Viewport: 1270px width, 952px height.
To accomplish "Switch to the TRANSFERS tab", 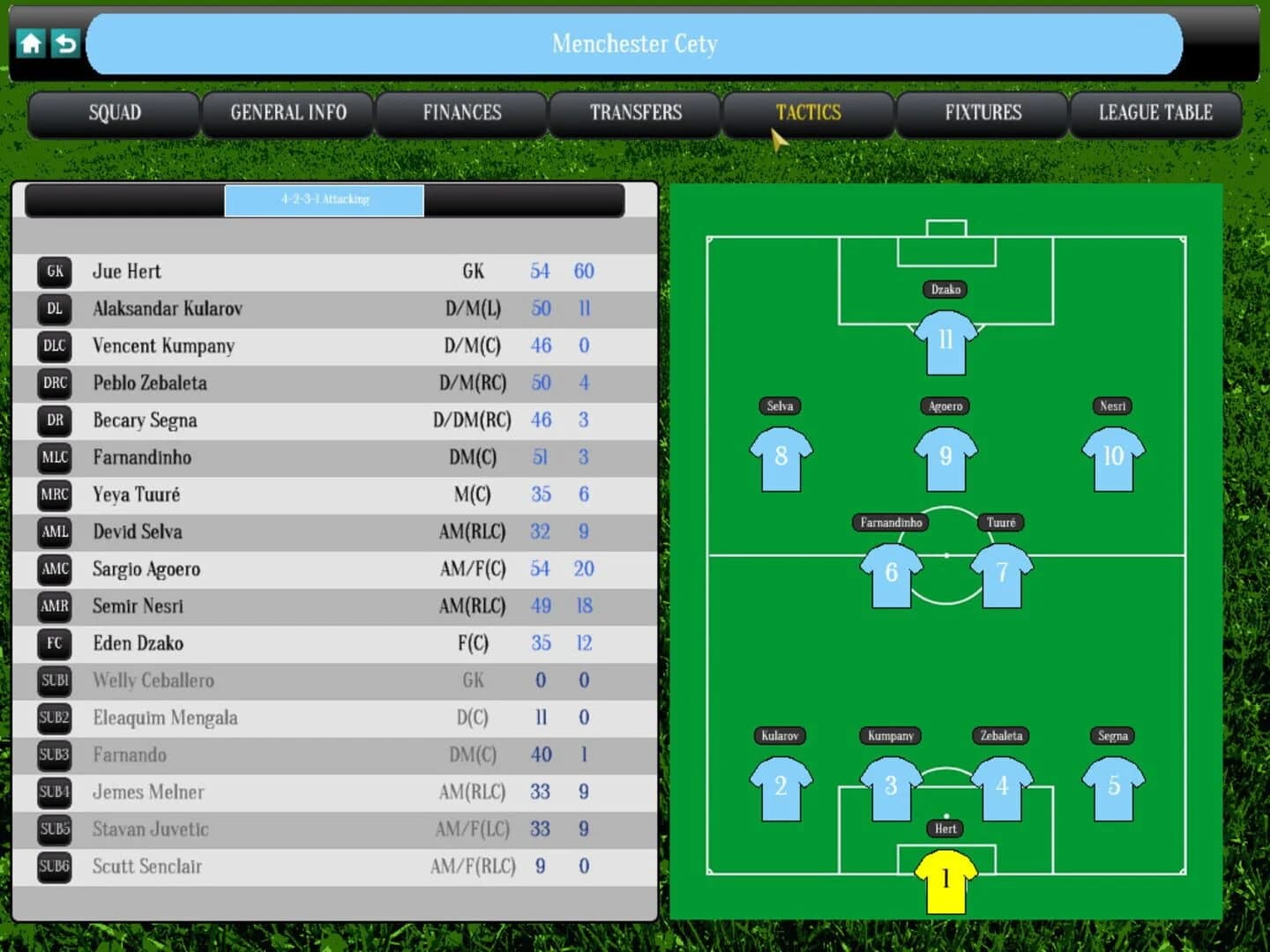I will pos(635,113).
